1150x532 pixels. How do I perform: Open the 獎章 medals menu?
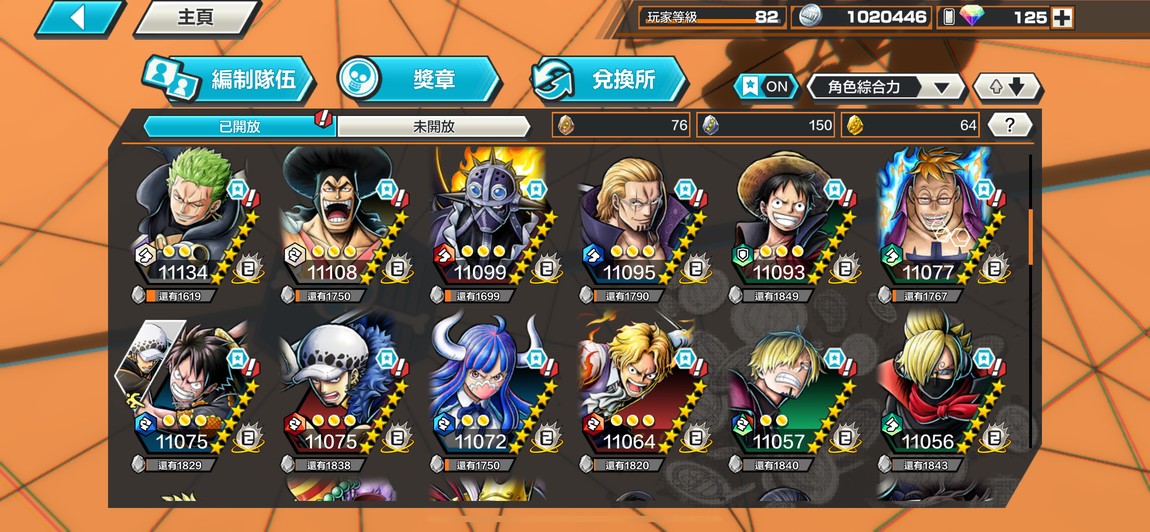[418, 80]
